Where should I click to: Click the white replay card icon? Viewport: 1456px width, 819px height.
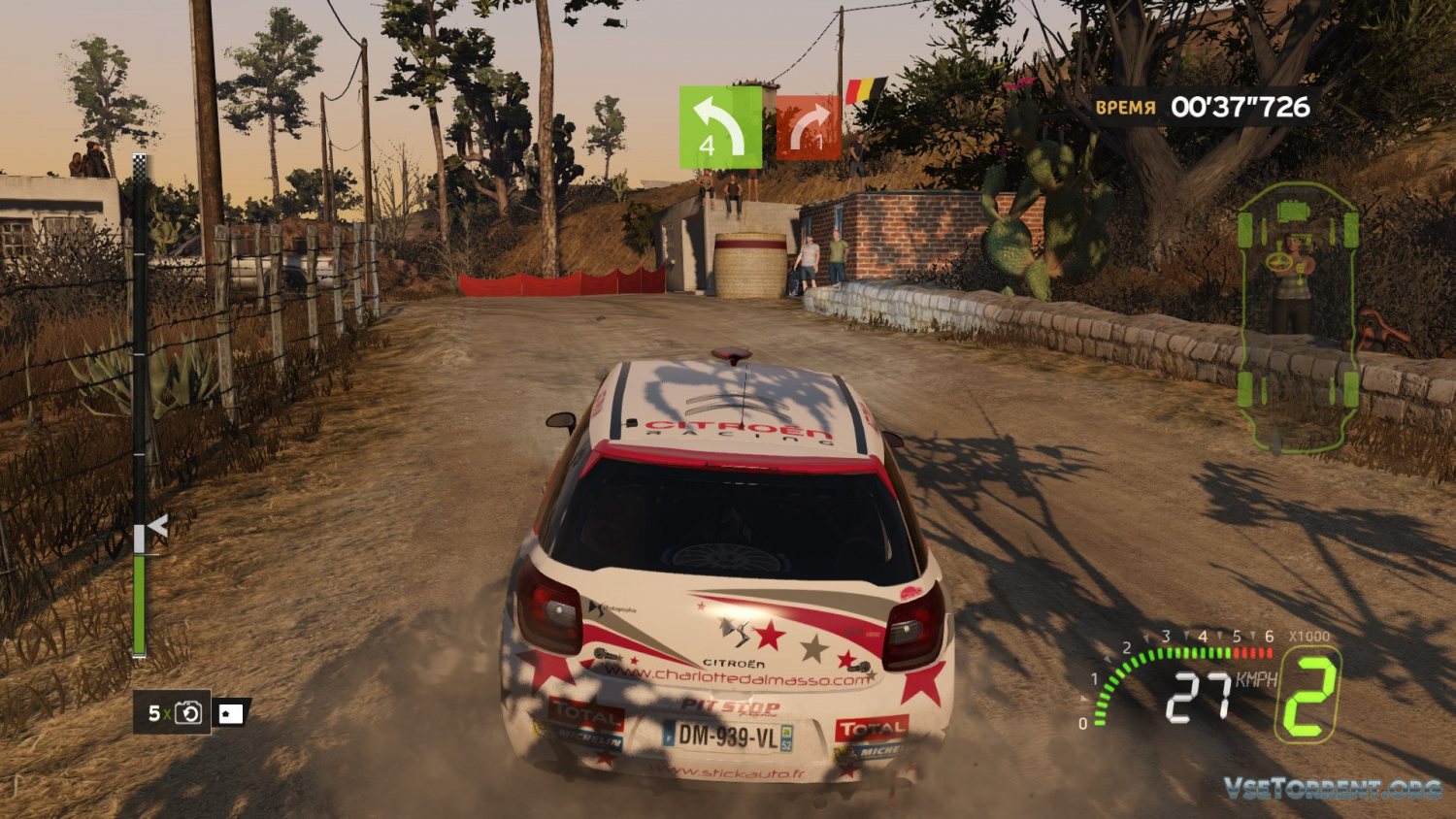pos(231,713)
